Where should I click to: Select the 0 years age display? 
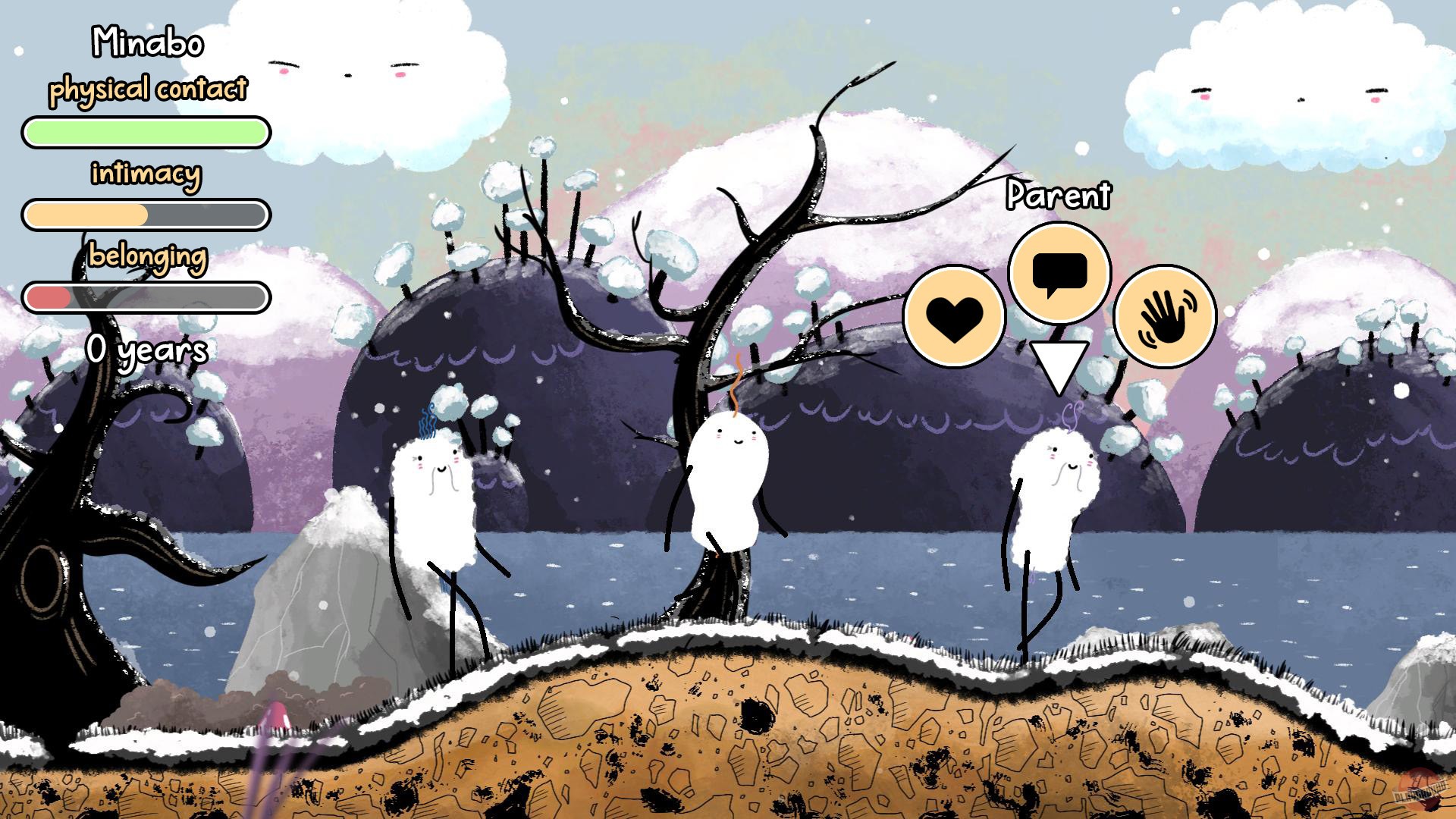147,350
